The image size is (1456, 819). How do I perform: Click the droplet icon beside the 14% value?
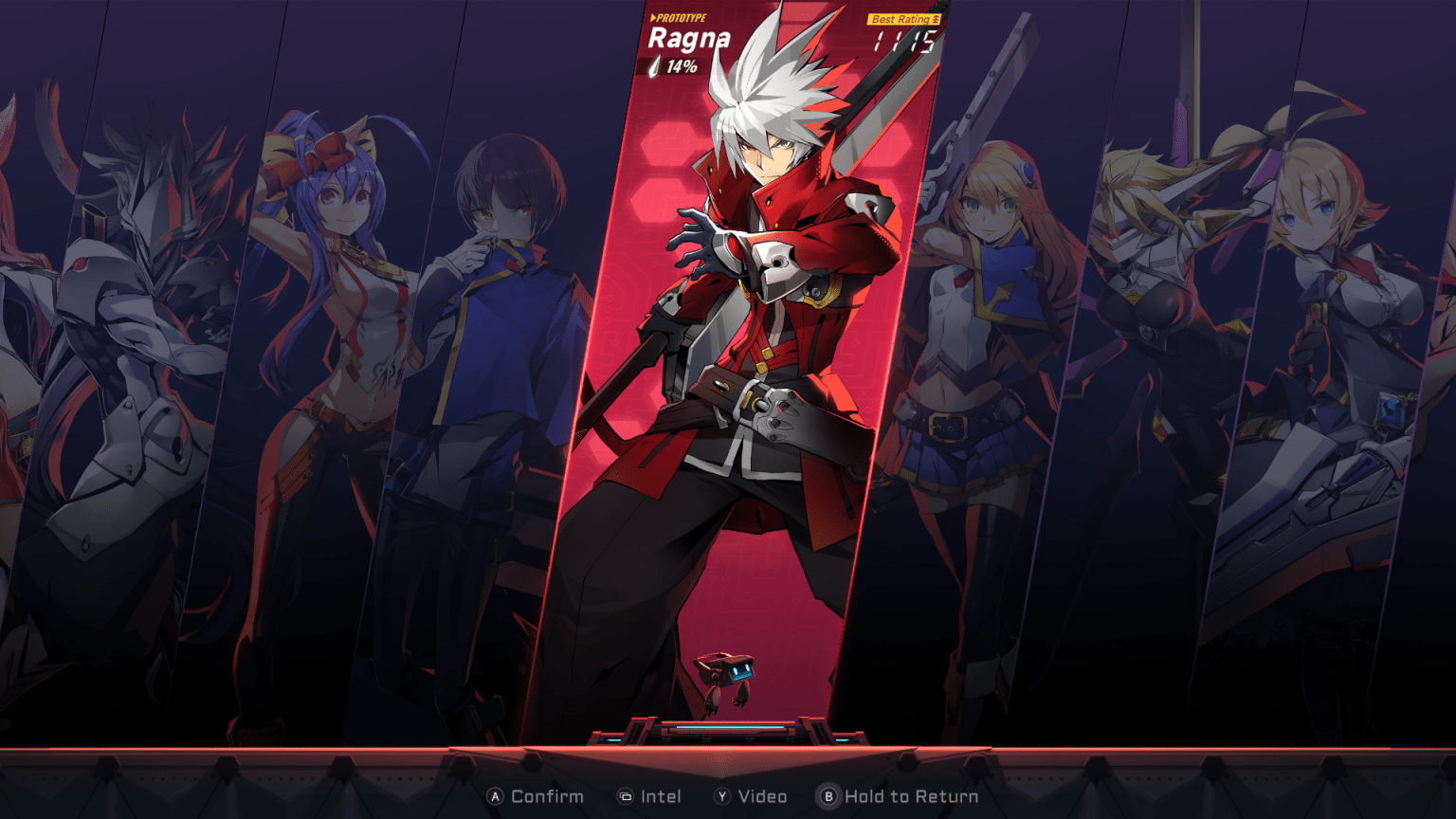(656, 66)
